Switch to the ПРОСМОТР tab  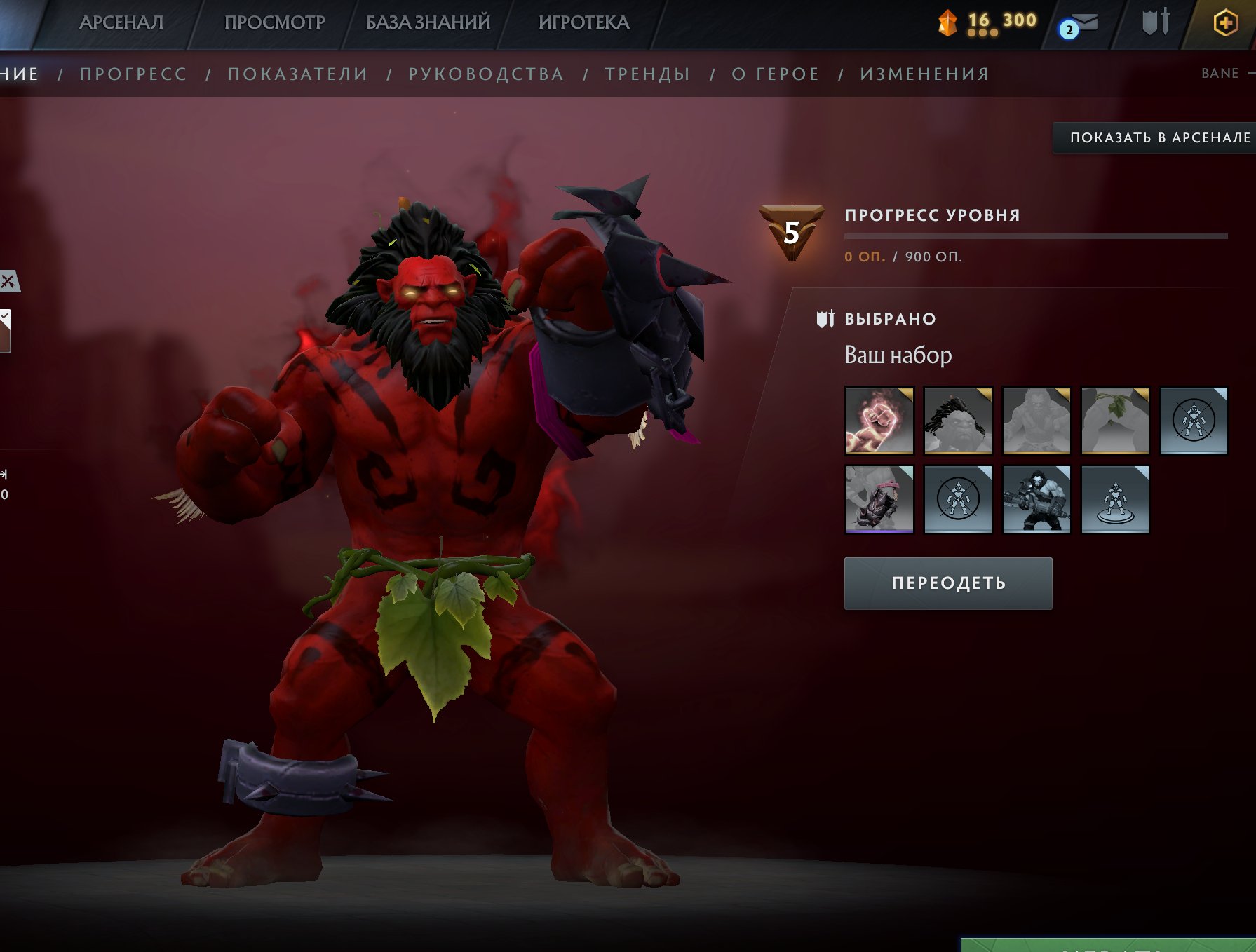(274, 22)
